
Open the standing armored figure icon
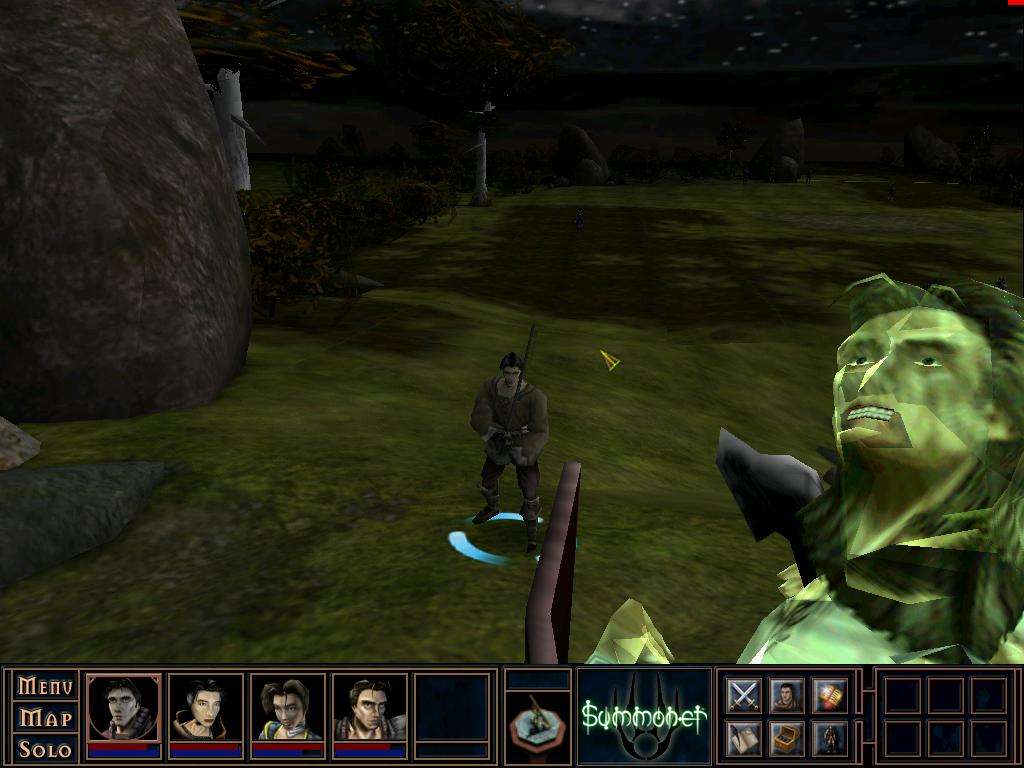point(830,738)
